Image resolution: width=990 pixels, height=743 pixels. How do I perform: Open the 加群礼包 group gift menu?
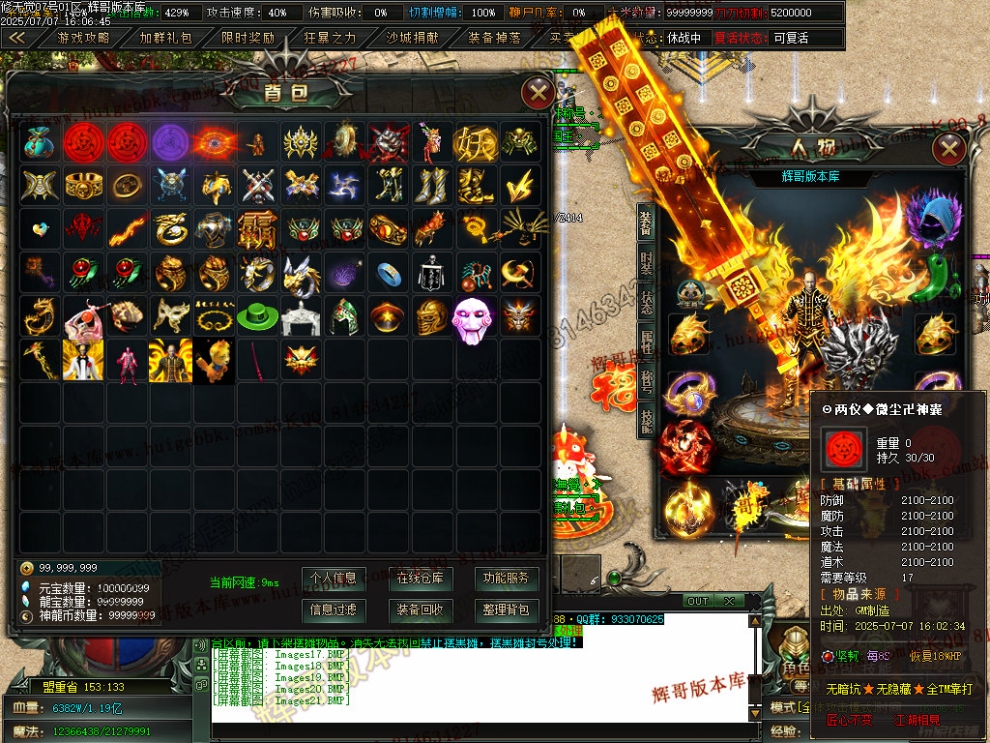[x=165, y=38]
